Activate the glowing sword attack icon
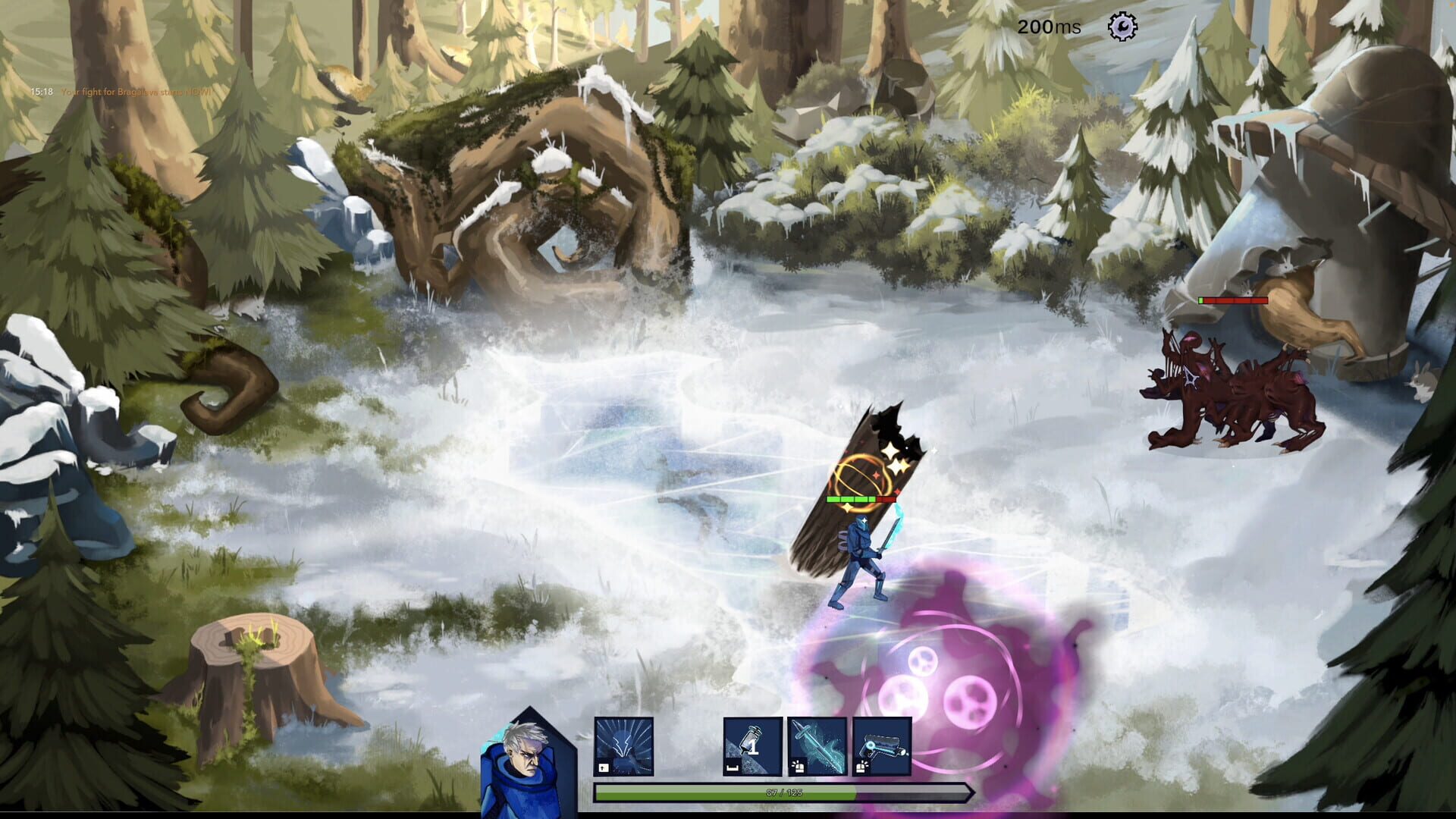This screenshot has width=1456, height=819. click(819, 747)
